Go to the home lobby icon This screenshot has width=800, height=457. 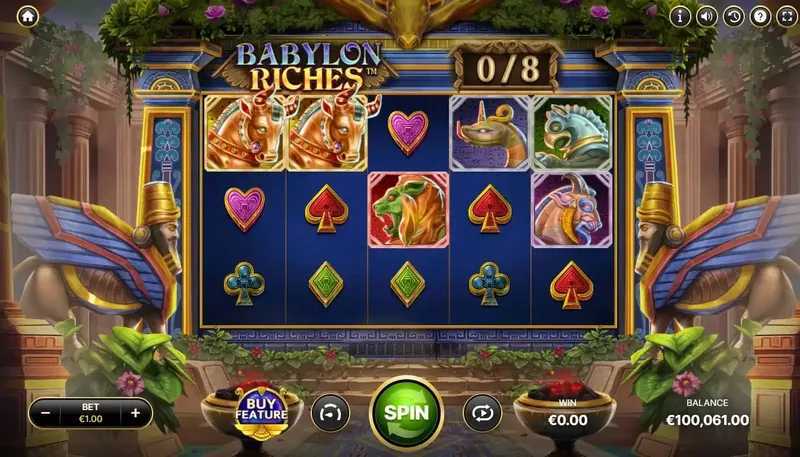pos(27,16)
